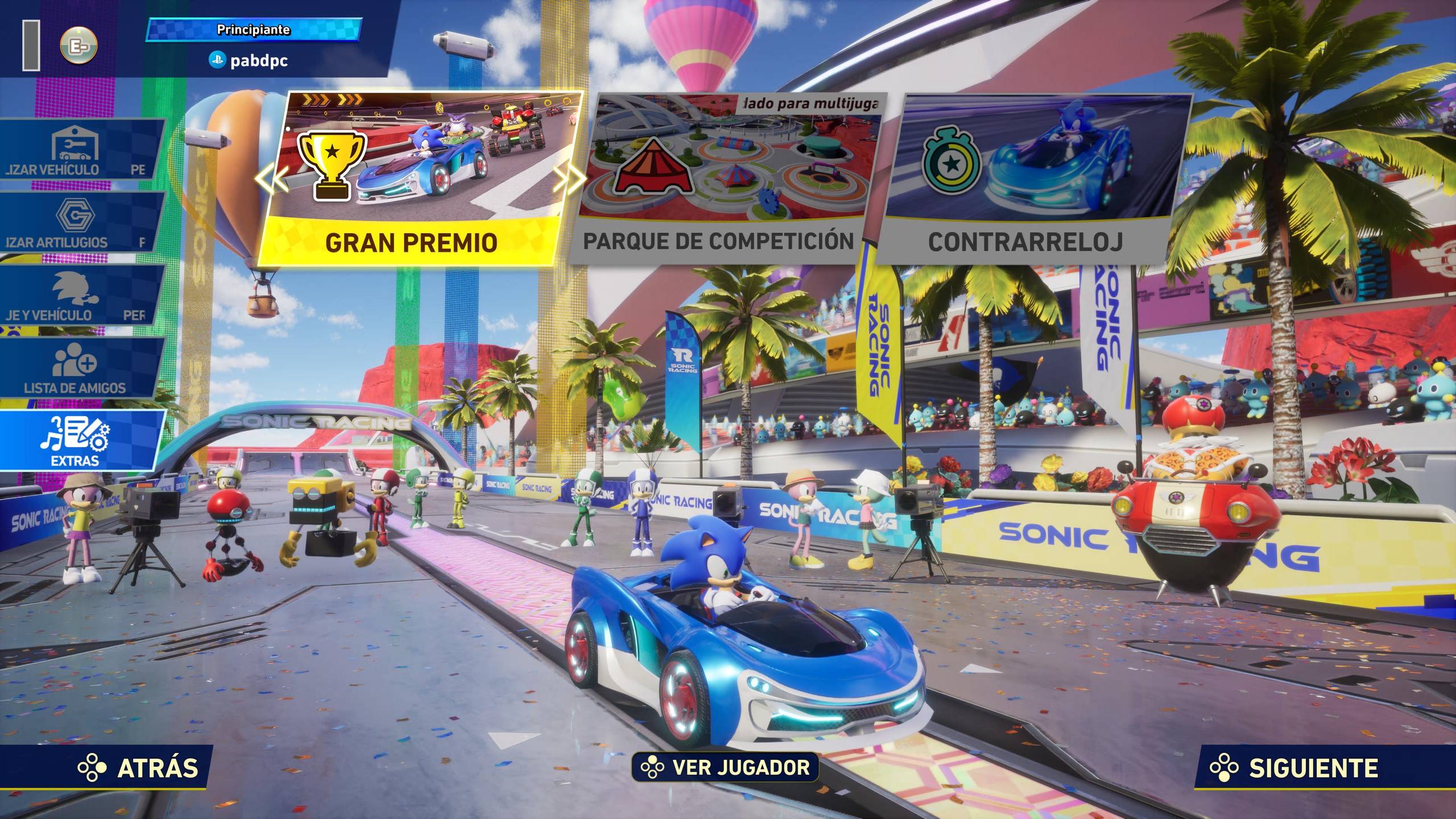This screenshot has height=819, width=1456.
Task: Open the Extras side menu entry
Action: [x=77, y=441]
